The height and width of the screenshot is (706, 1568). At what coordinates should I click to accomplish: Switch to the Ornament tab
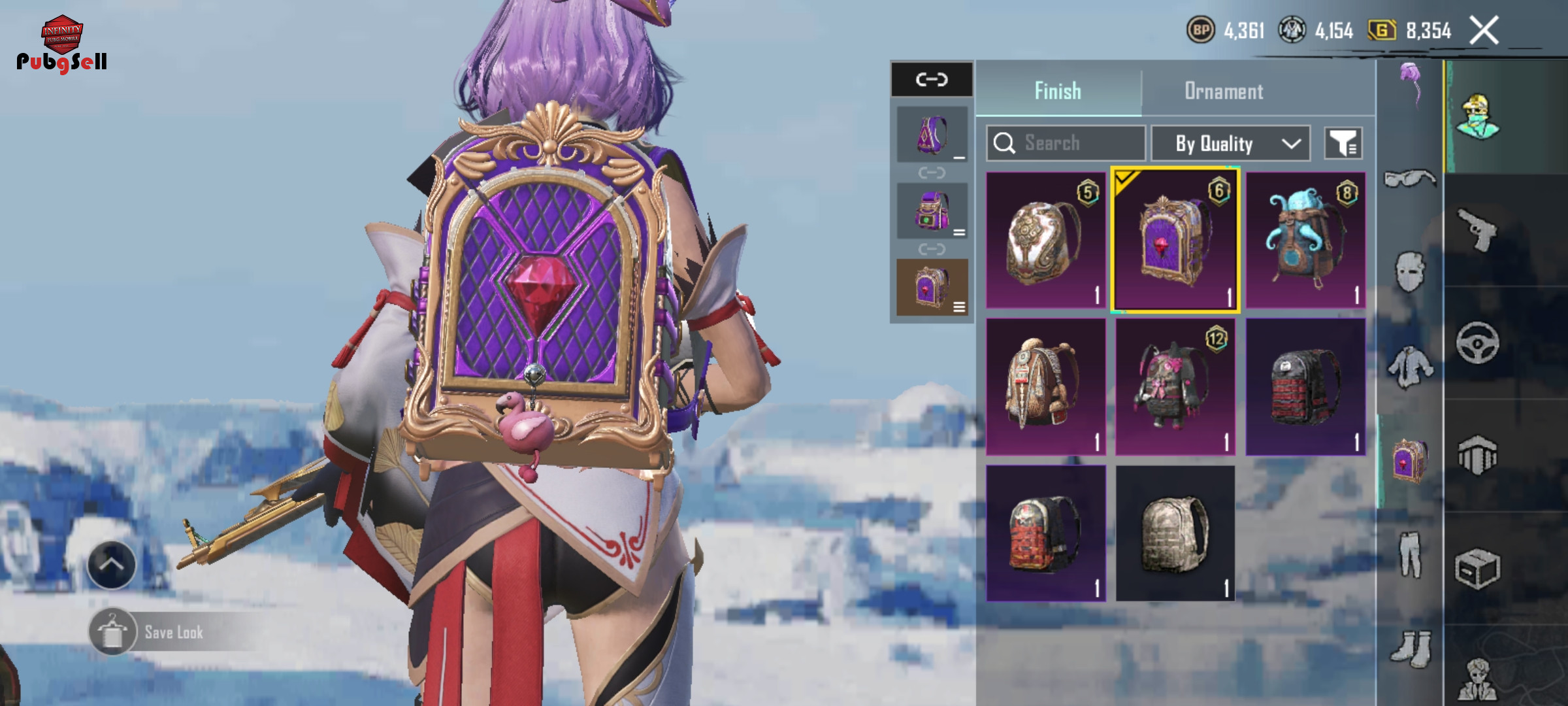(x=1224, y=92)
